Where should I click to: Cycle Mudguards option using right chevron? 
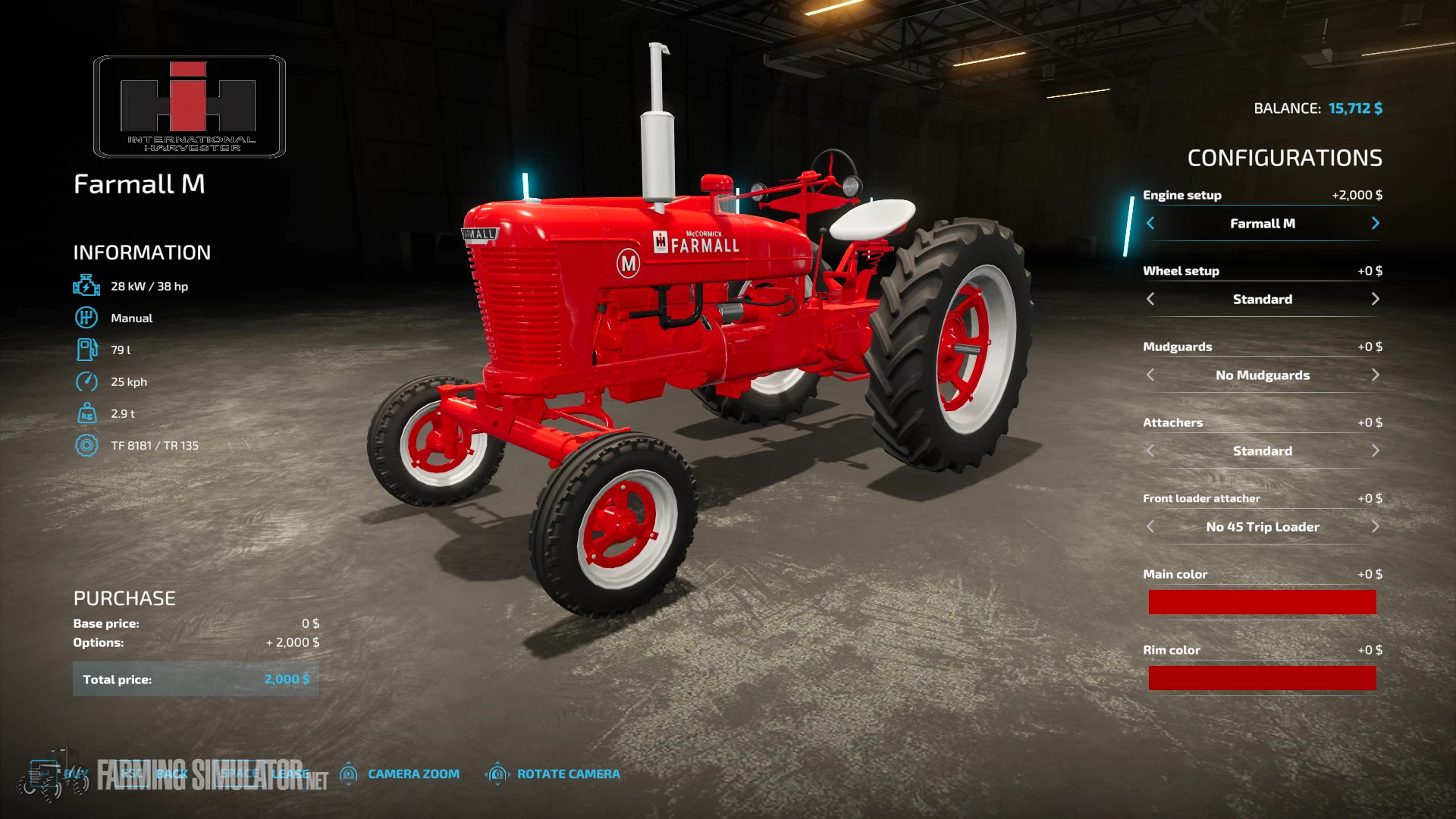click(x=1375, y=375)
